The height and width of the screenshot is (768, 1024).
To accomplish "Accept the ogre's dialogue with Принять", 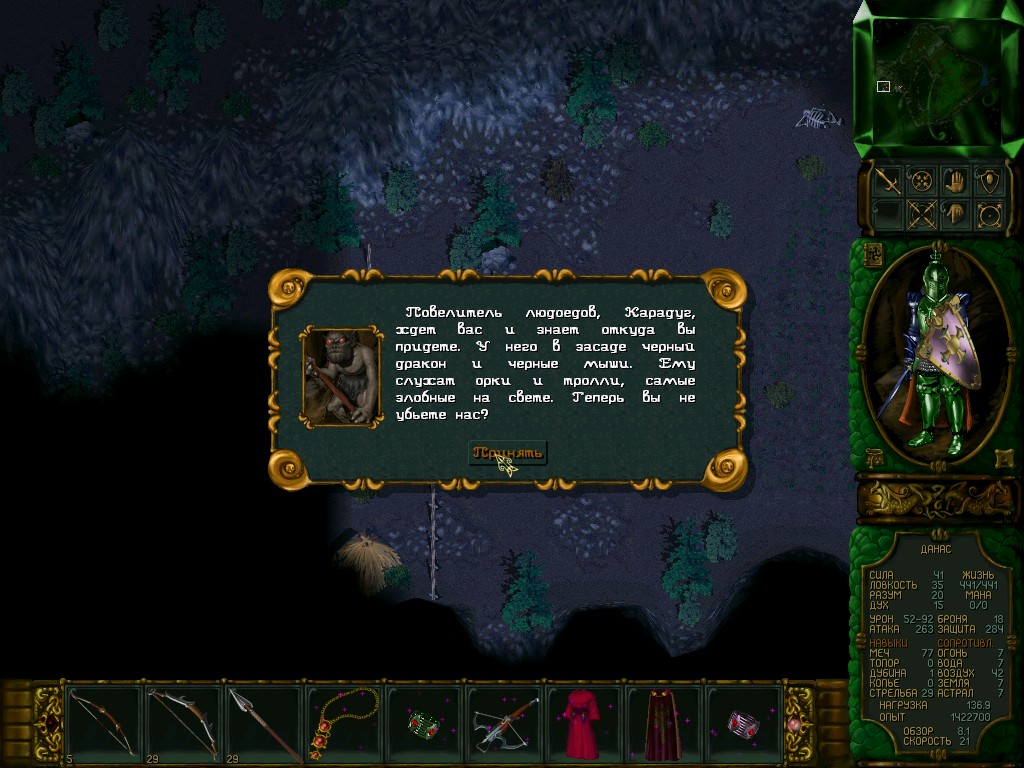I will [508, 453].
